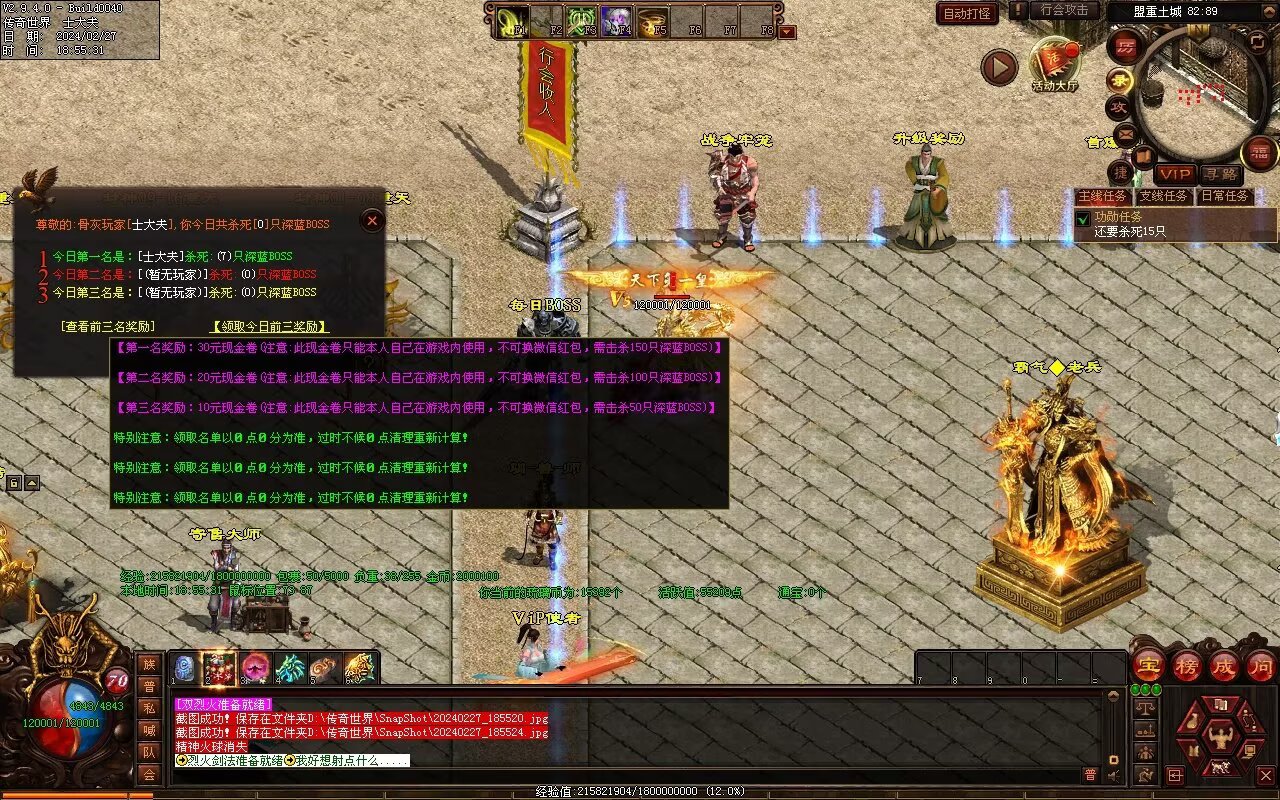1280x800 pixels.
Task: Click the 行会攻击 guild attack button
Action: click(1064, 11)
